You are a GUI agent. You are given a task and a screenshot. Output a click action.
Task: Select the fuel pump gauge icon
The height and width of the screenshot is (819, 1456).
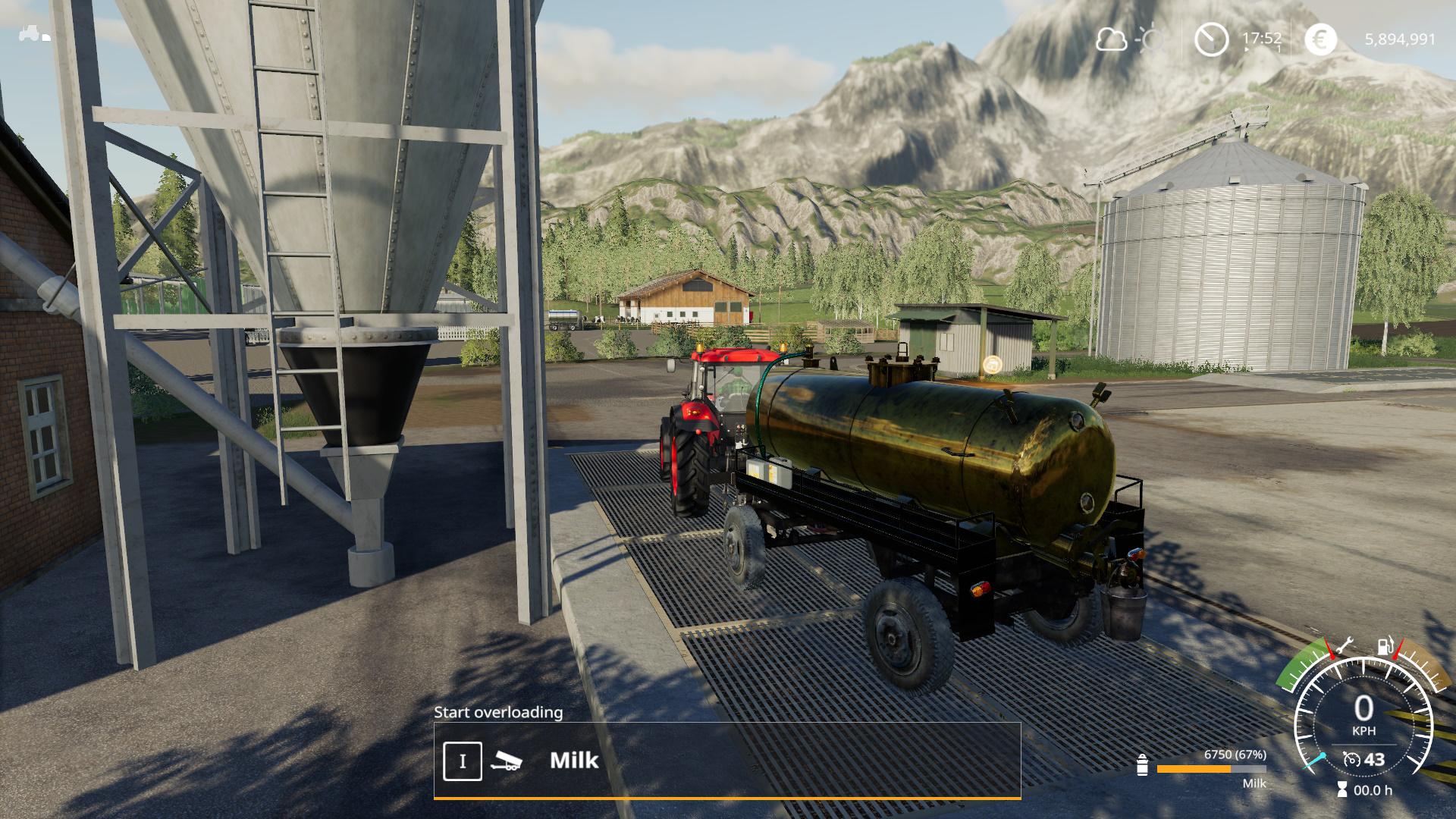tap(1385, 647)
